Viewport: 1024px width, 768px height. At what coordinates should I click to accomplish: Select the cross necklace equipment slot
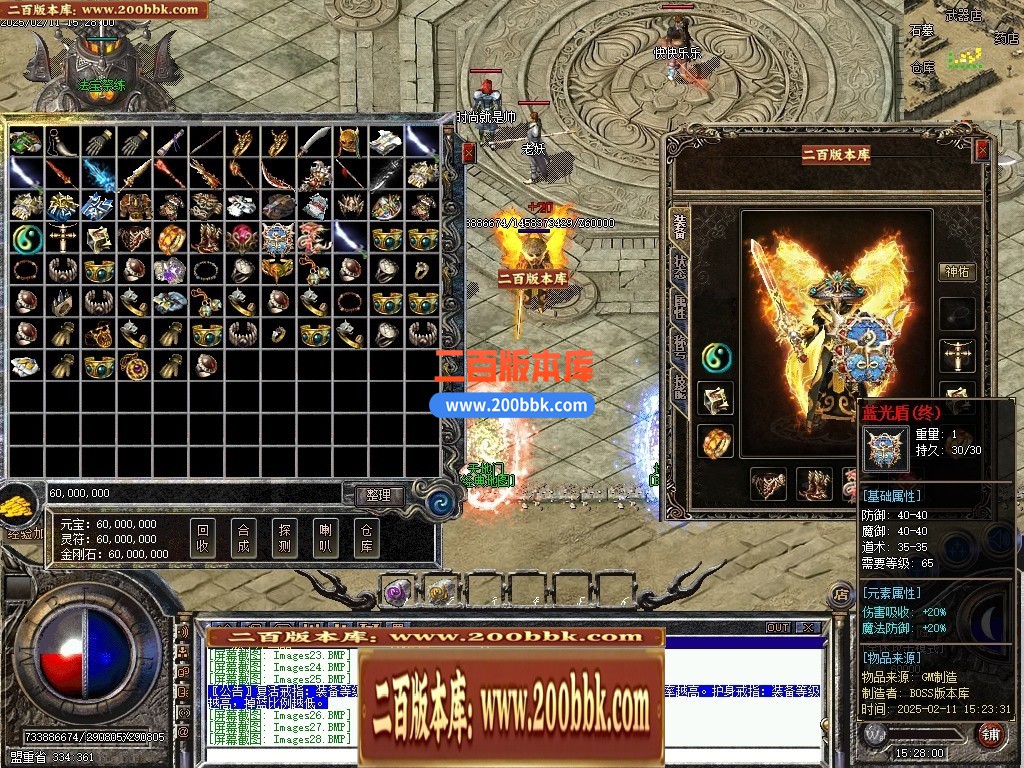point(957,355)
